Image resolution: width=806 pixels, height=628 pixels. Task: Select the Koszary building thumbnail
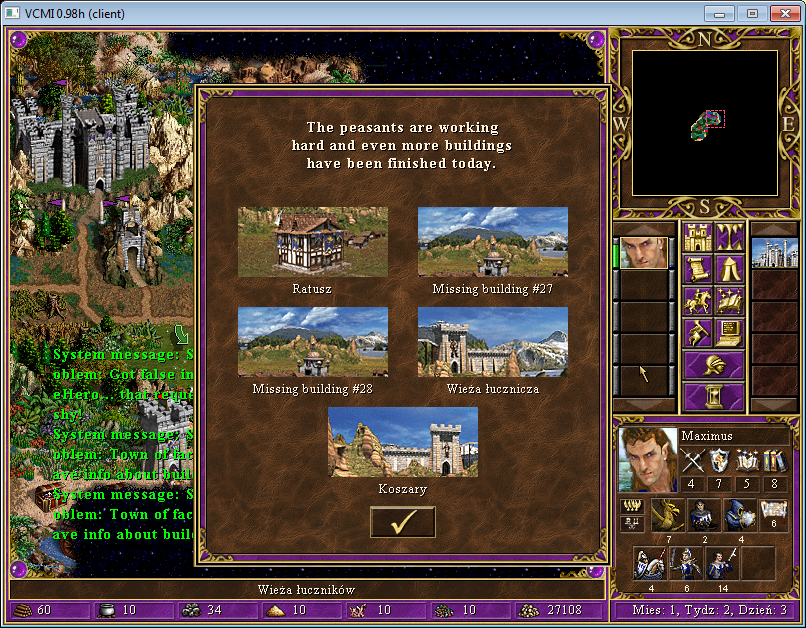click(402, 442)
